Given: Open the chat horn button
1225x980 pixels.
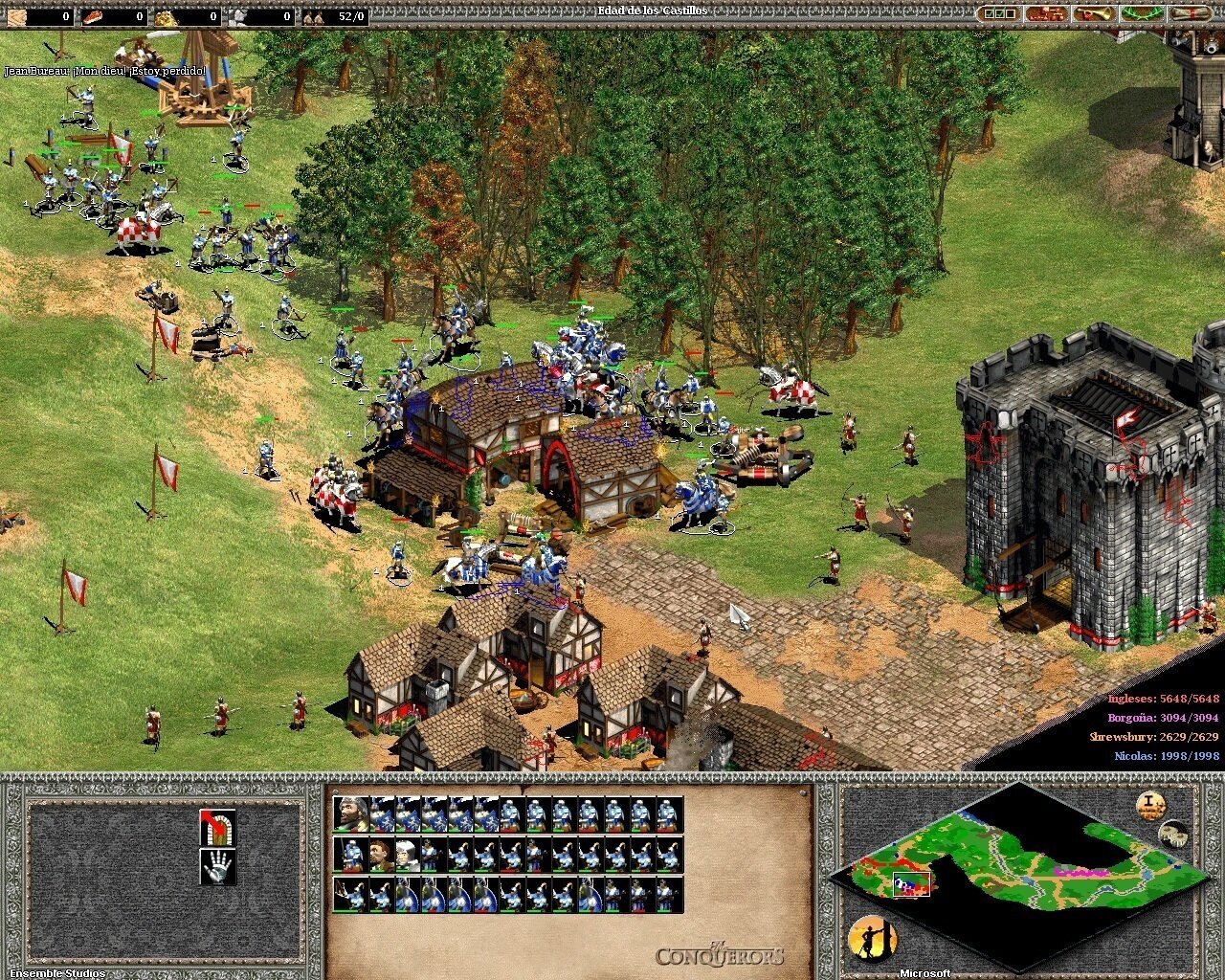Looking at the screenshot, I should [x=1095, y=14].
